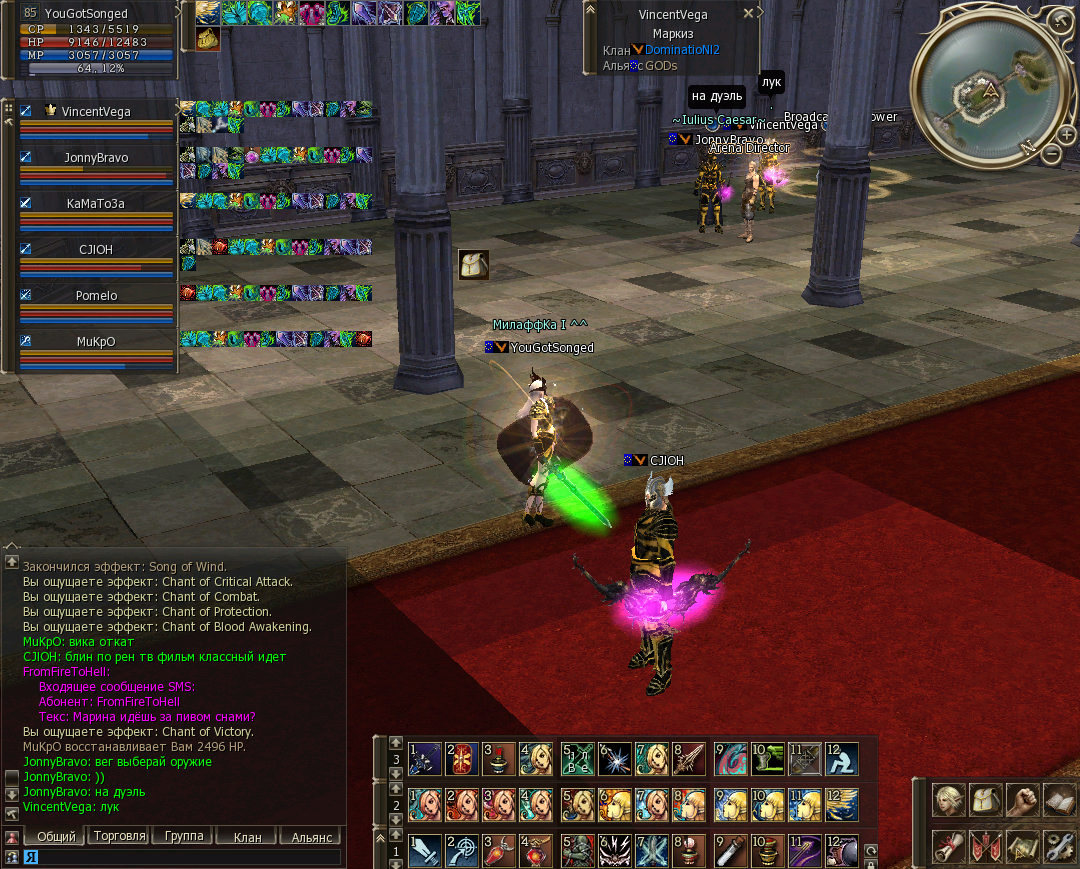Open the Группа chat tab
1080x869 pixels.
tap(183, 836)
